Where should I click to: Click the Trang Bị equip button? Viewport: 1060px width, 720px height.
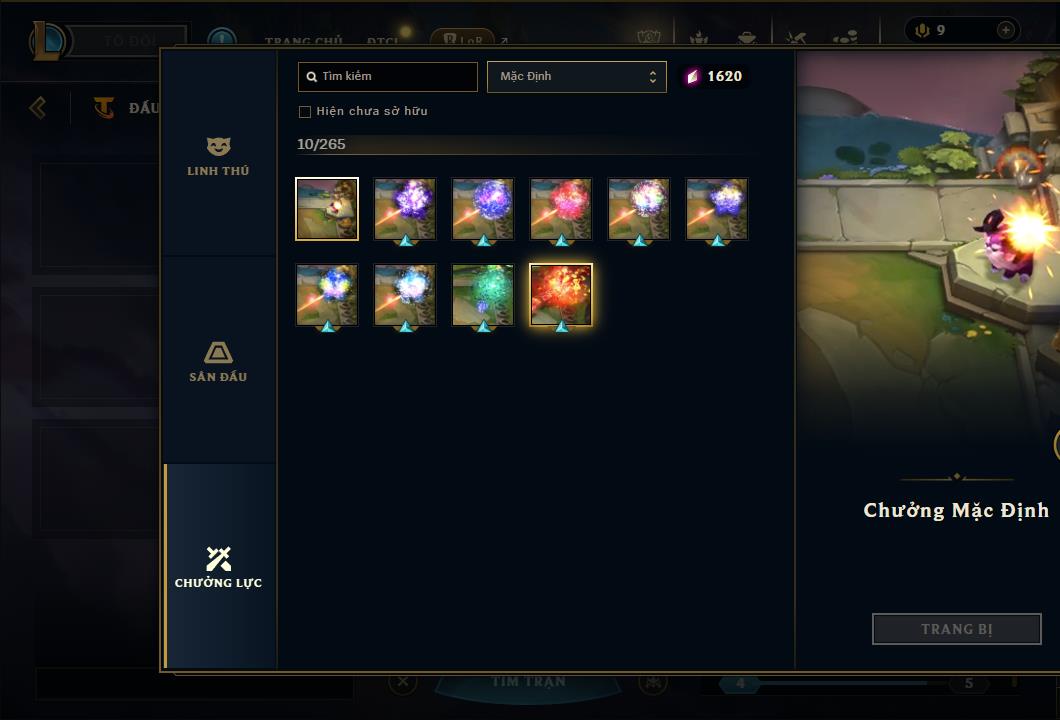pos(956,629)
